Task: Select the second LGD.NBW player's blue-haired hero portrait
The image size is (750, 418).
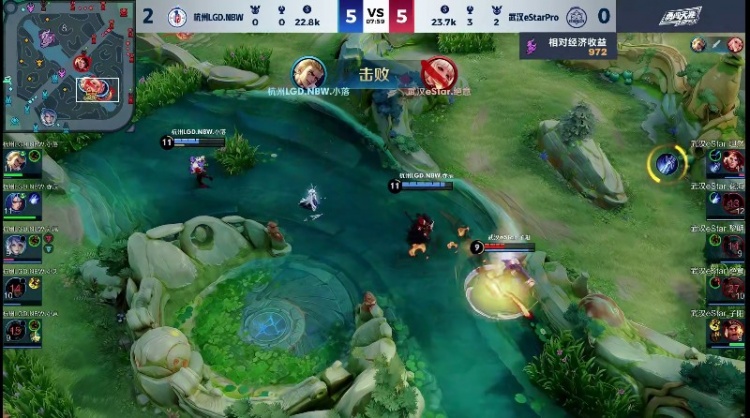Action: click(x=16, y=203)
